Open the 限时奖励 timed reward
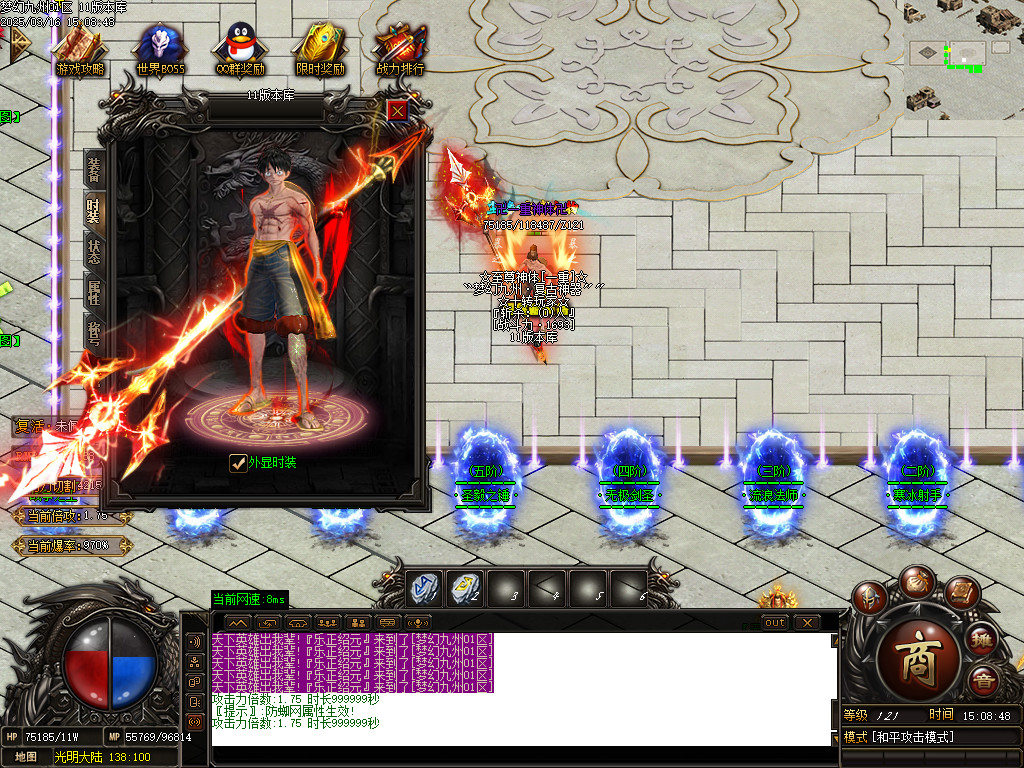 point(320,51)
